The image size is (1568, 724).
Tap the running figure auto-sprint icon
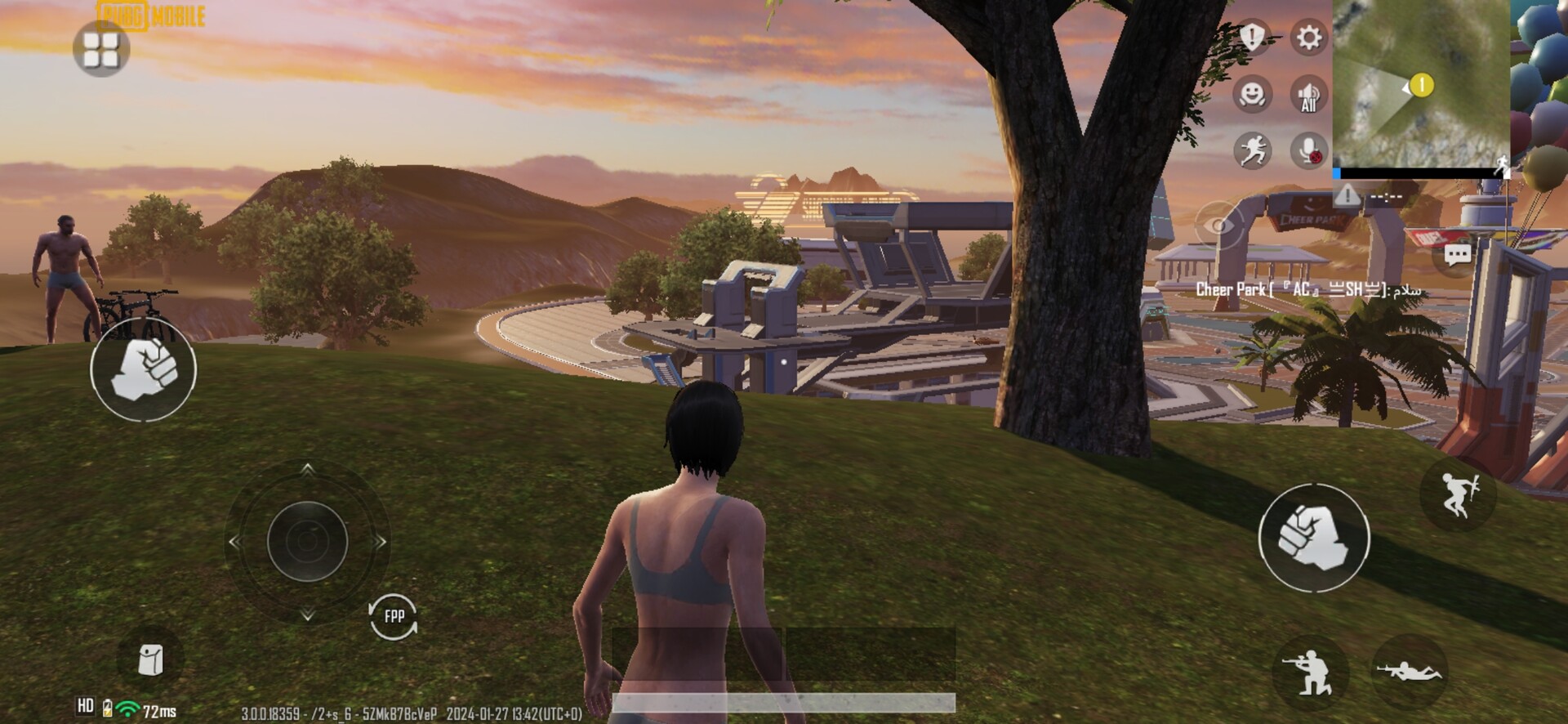click(1252, 150)
